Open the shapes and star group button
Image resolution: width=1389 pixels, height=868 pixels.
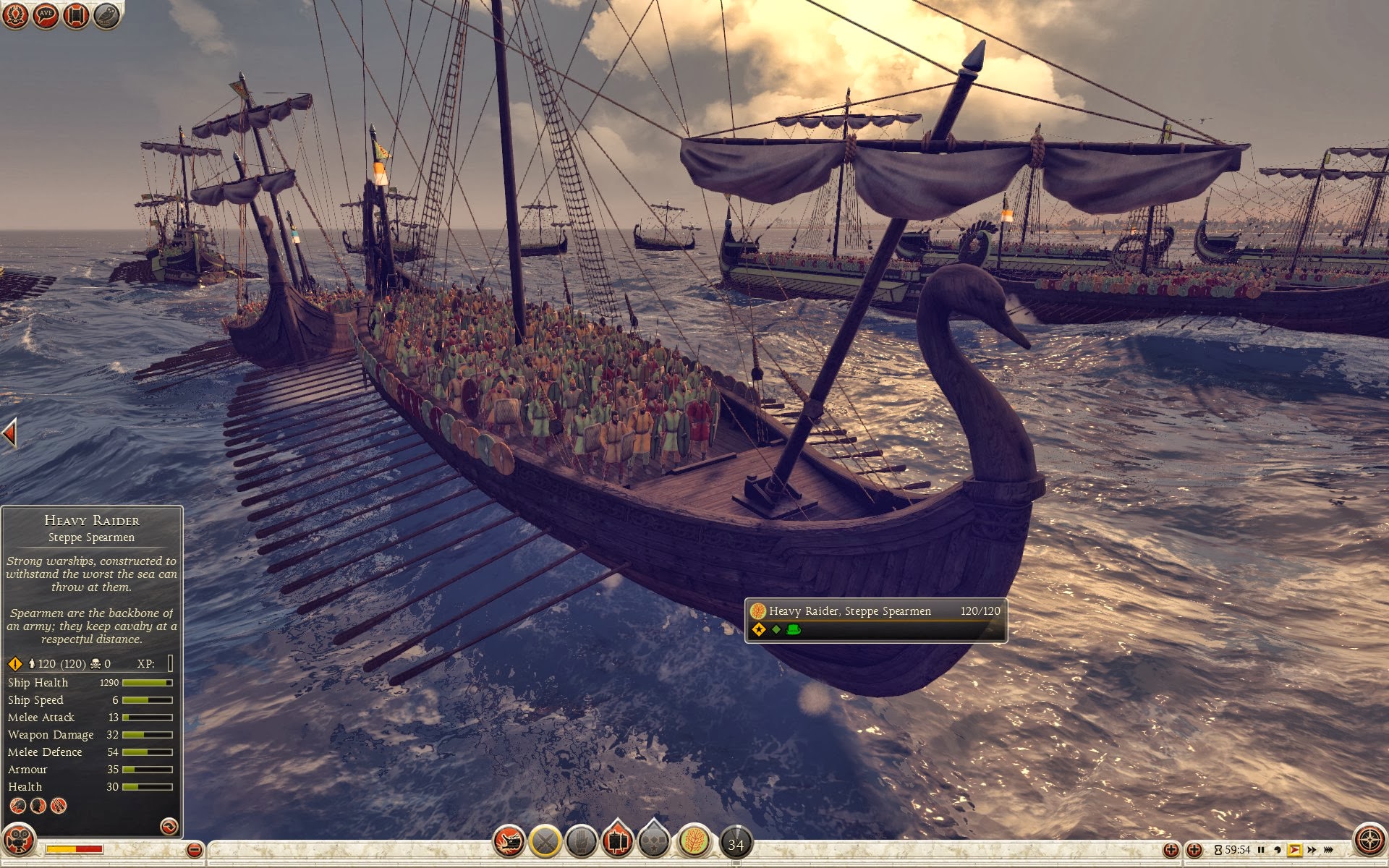point(654,841)
